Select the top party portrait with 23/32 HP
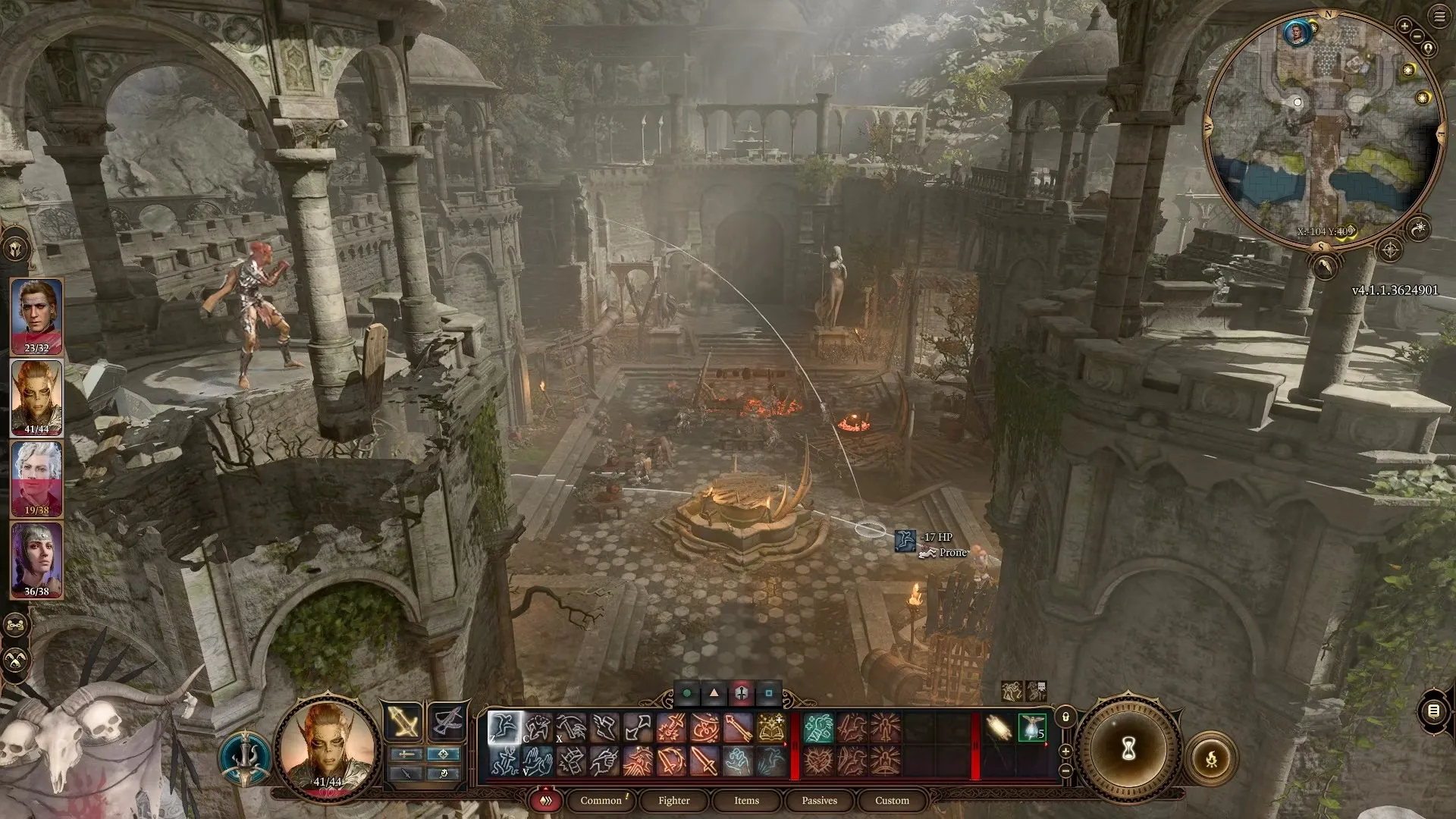 [x=36, y=316]
